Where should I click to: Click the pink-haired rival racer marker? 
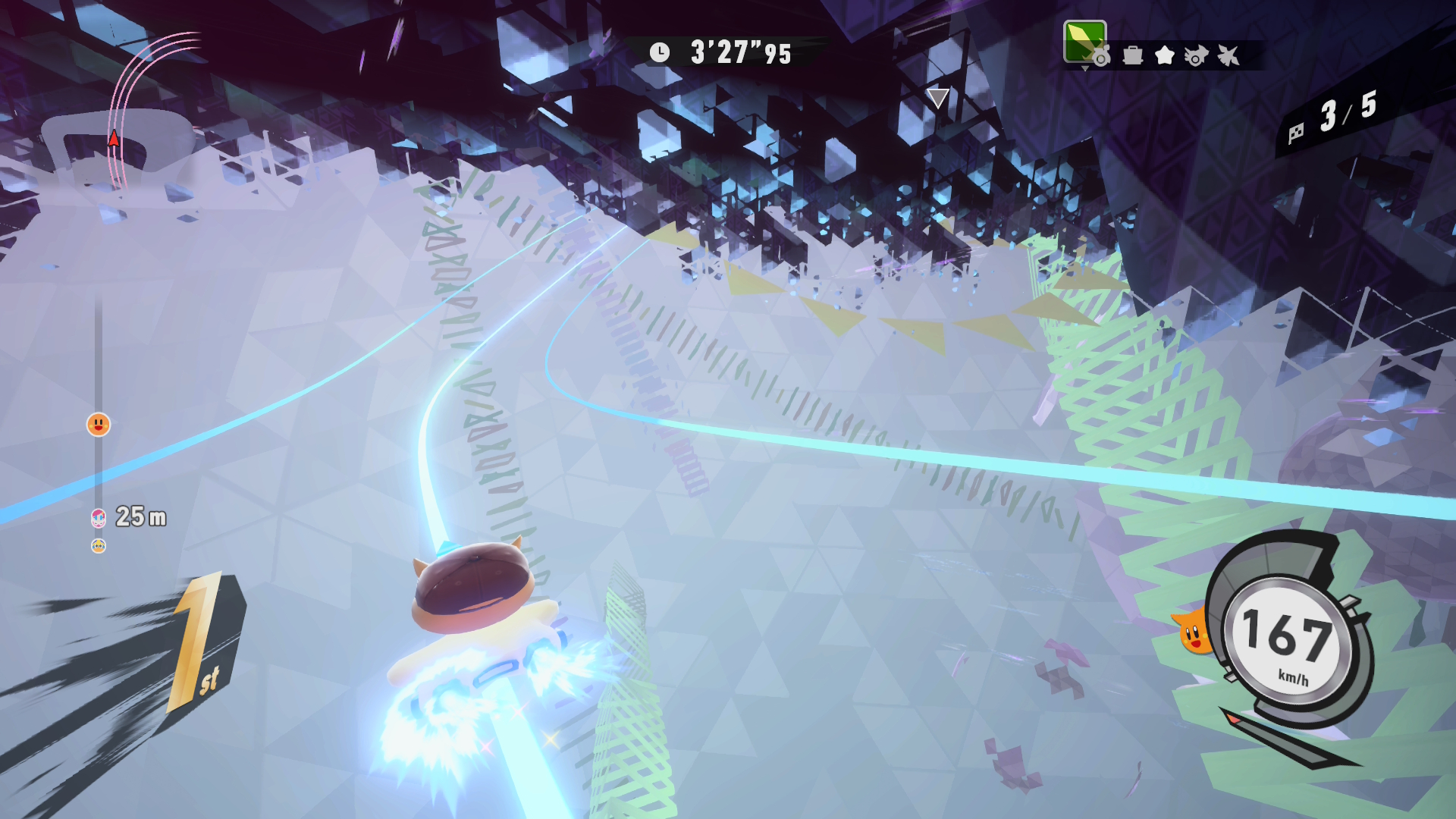click(98, 518)
